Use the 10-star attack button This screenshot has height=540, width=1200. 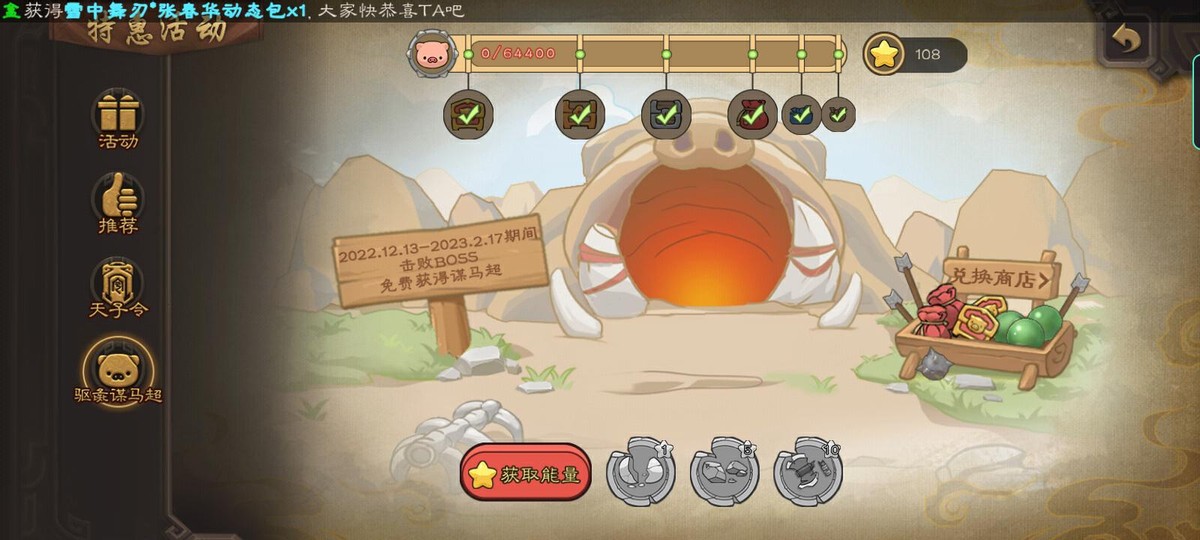(807, 471)
